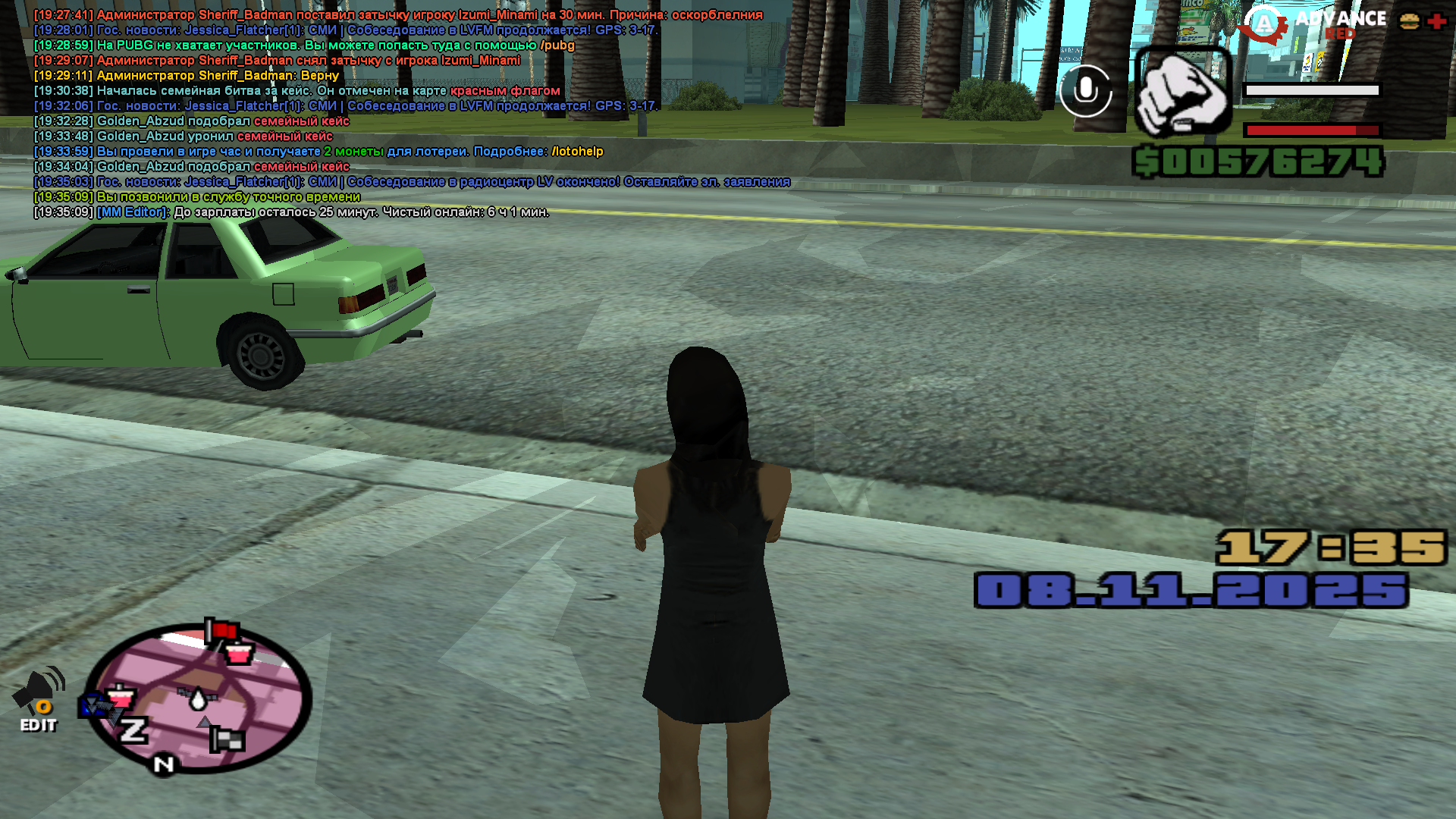Click the white Z marker on the minimap

(x=133, y=730)
